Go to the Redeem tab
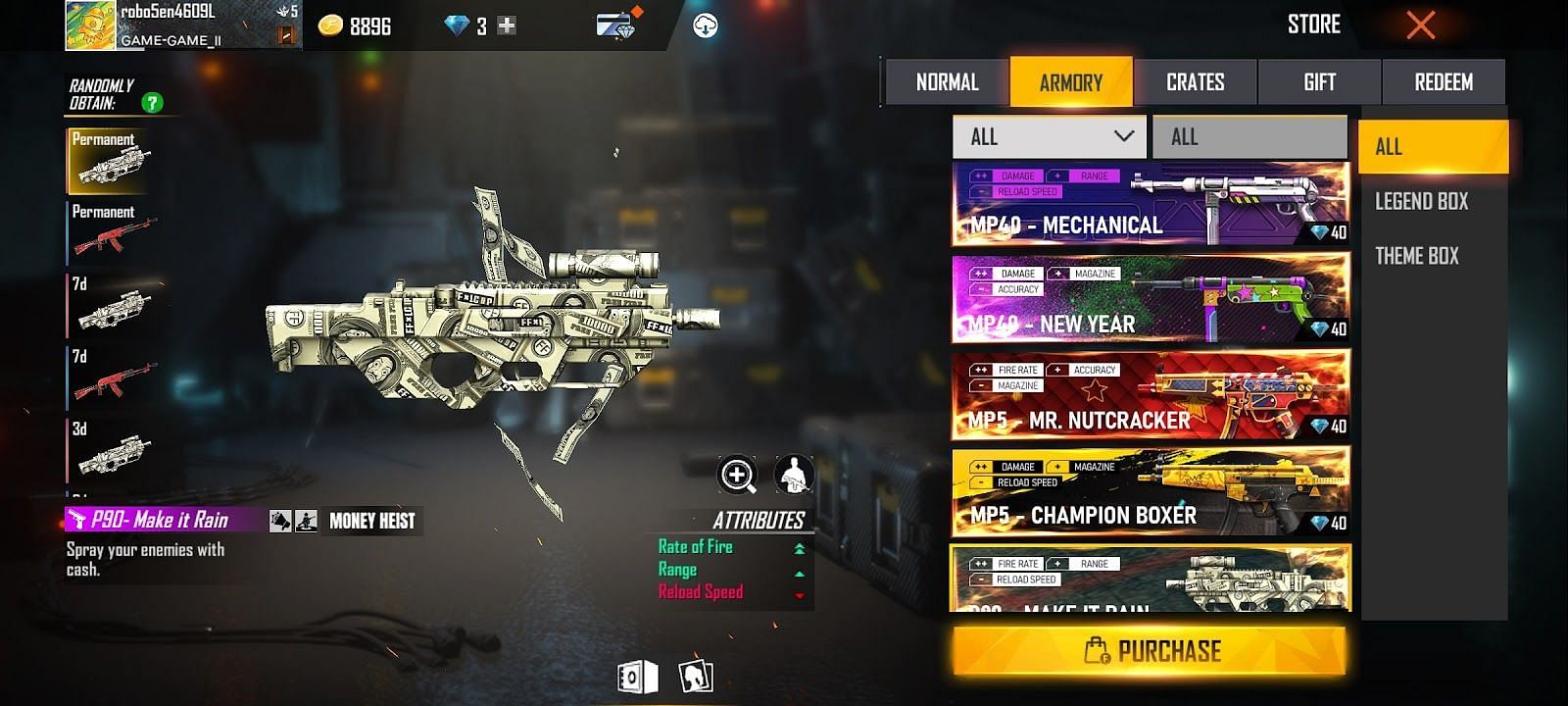Screen dimensions: 1568x706 pyautogui.click(x=1443, y=82)
